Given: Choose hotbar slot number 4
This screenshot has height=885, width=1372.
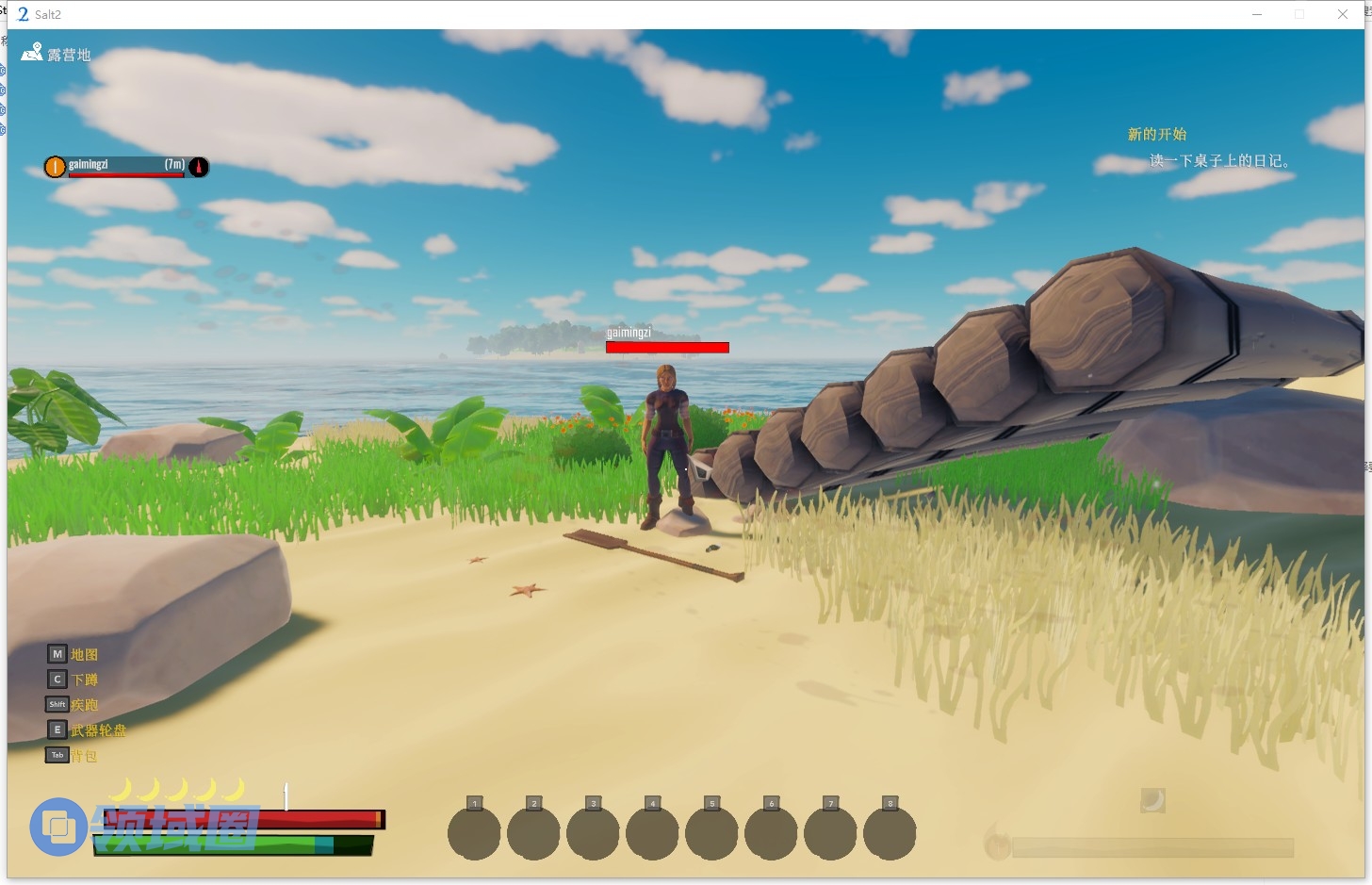Looking at the screenshot, I should [652, 832].
